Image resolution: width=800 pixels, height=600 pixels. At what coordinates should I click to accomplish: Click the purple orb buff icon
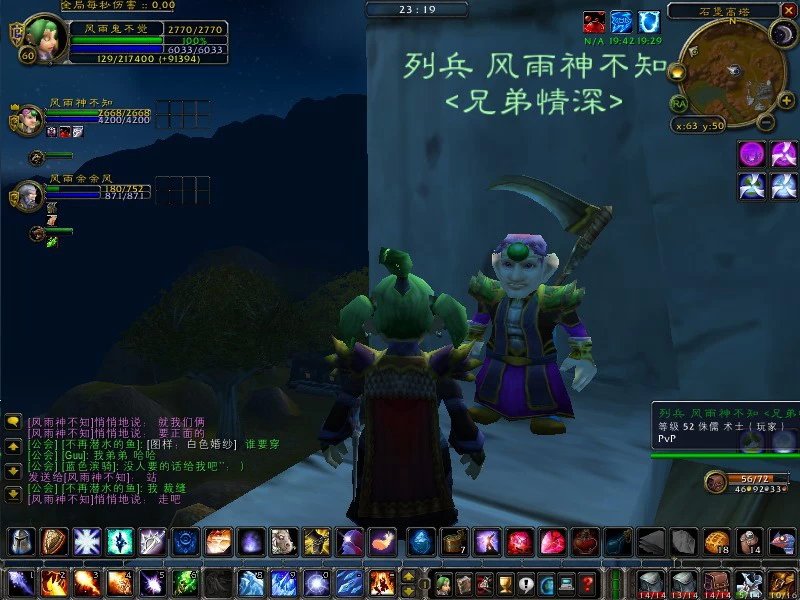tap(751, 154)
